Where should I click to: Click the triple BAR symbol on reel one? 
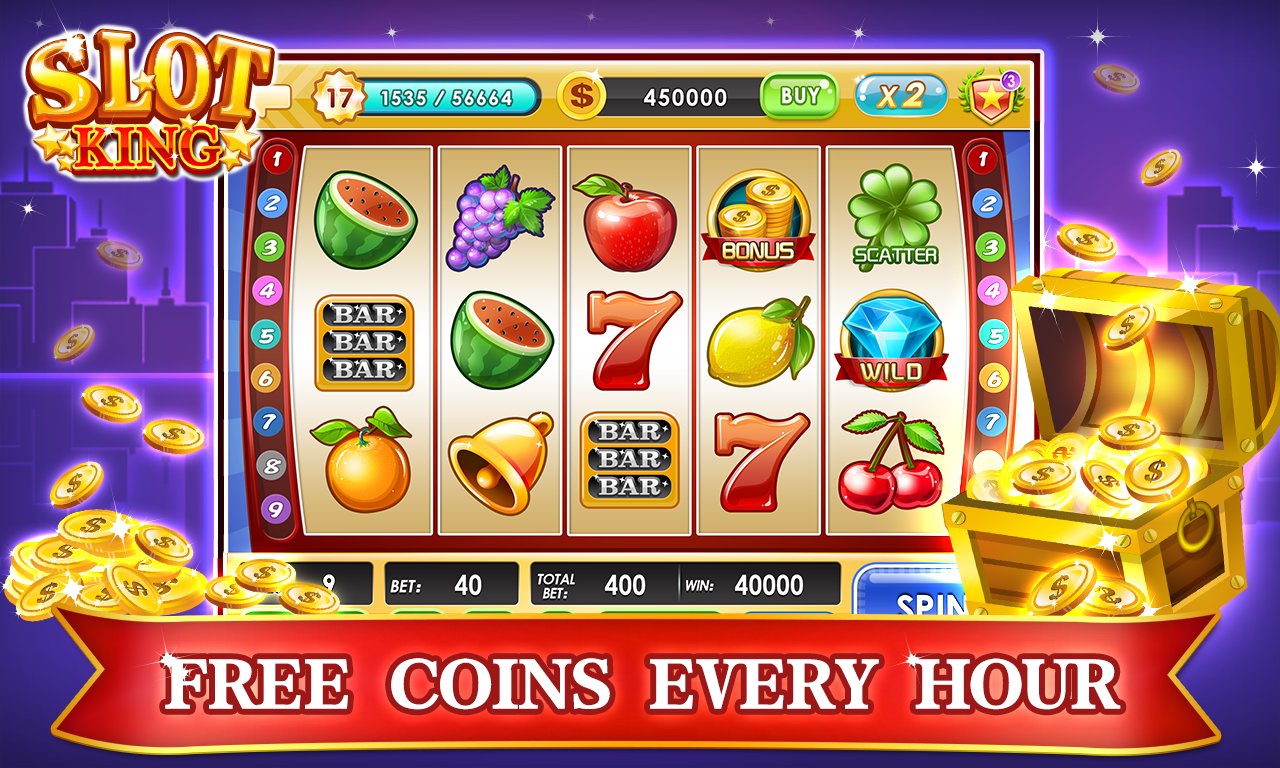coord(366,345)
